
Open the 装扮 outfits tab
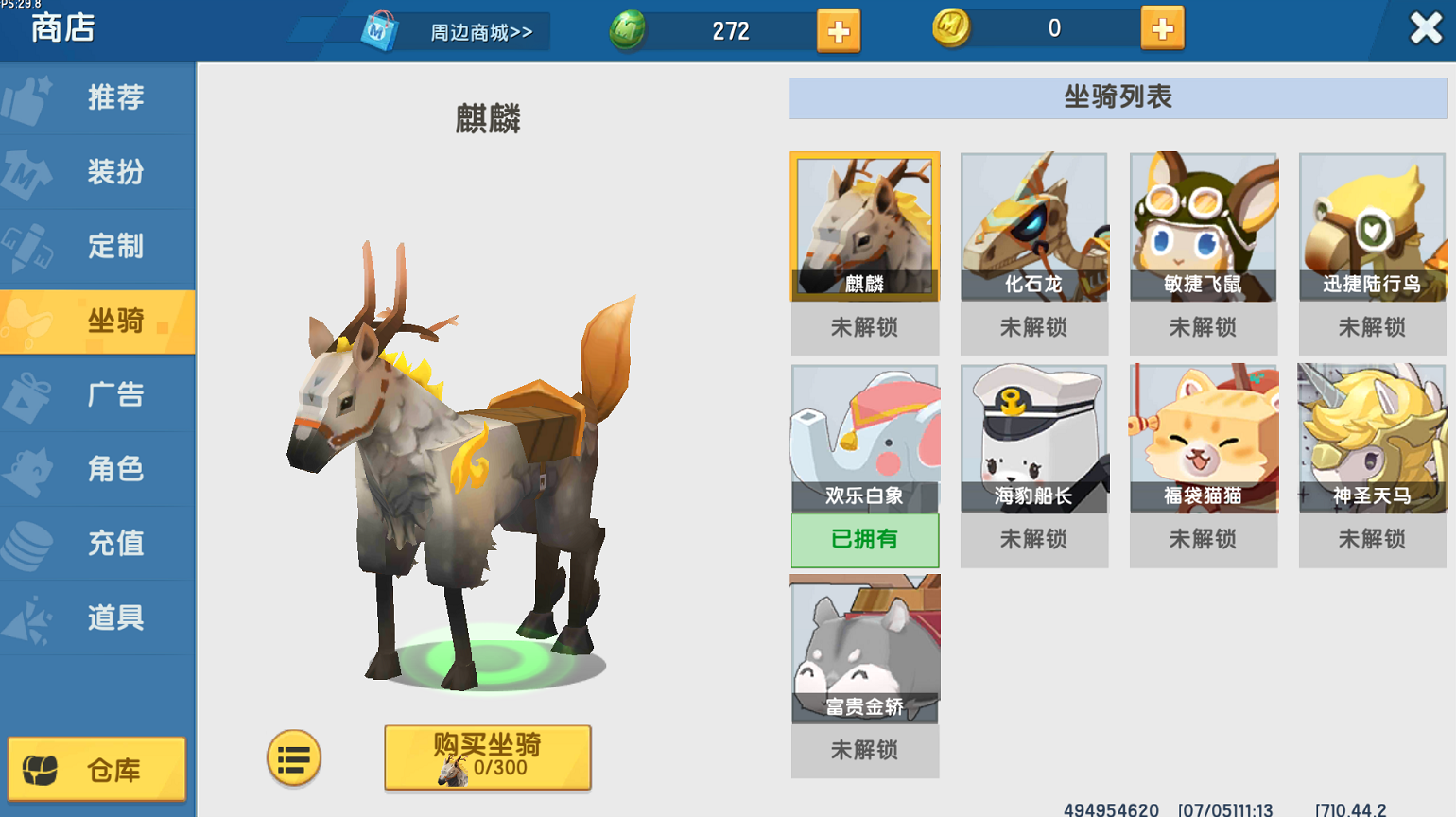pos(98,172)
